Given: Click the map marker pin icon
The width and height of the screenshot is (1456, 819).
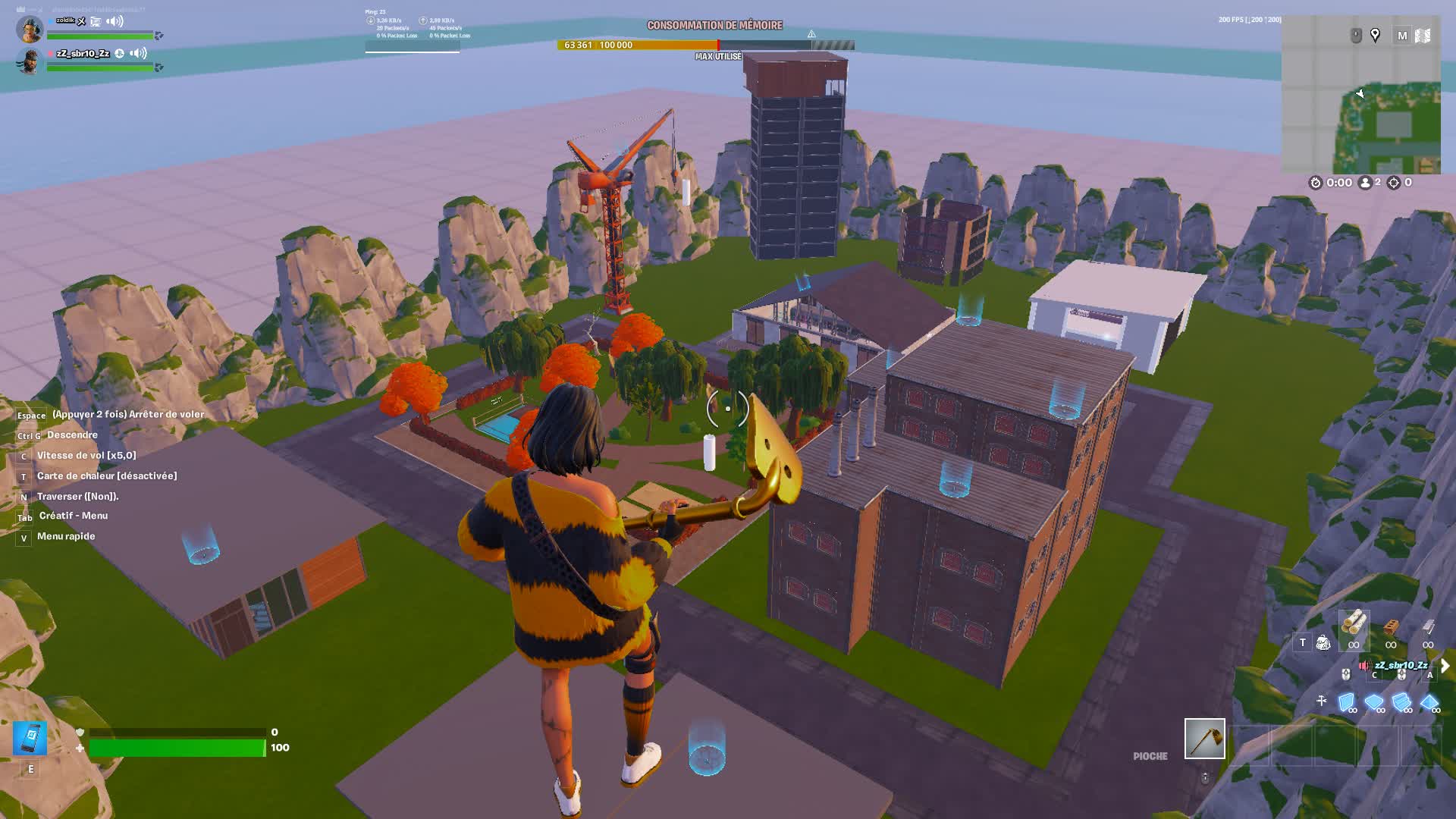Looking at the screenshot, I should pyautogui.click(x=1375, y=36).
